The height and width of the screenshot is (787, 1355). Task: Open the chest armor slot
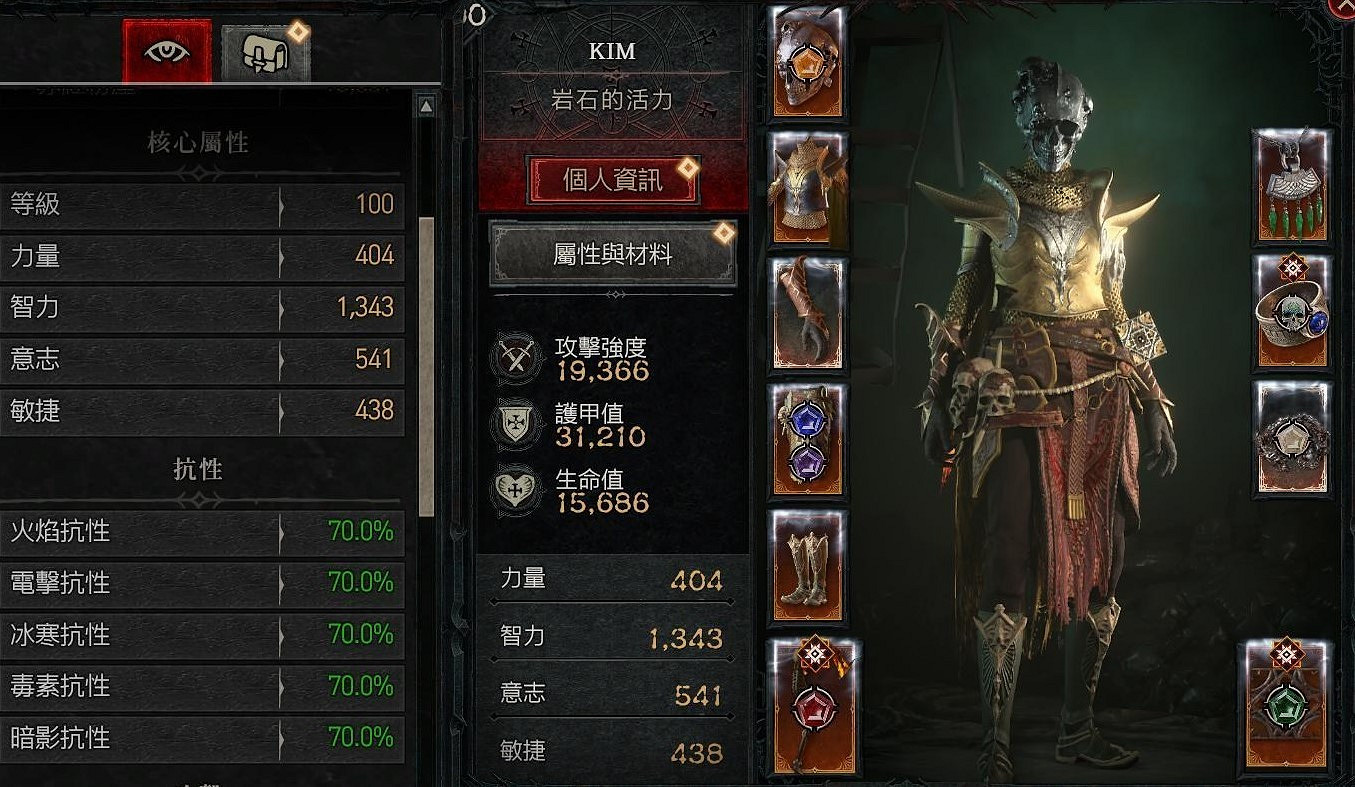coord(805,186)
